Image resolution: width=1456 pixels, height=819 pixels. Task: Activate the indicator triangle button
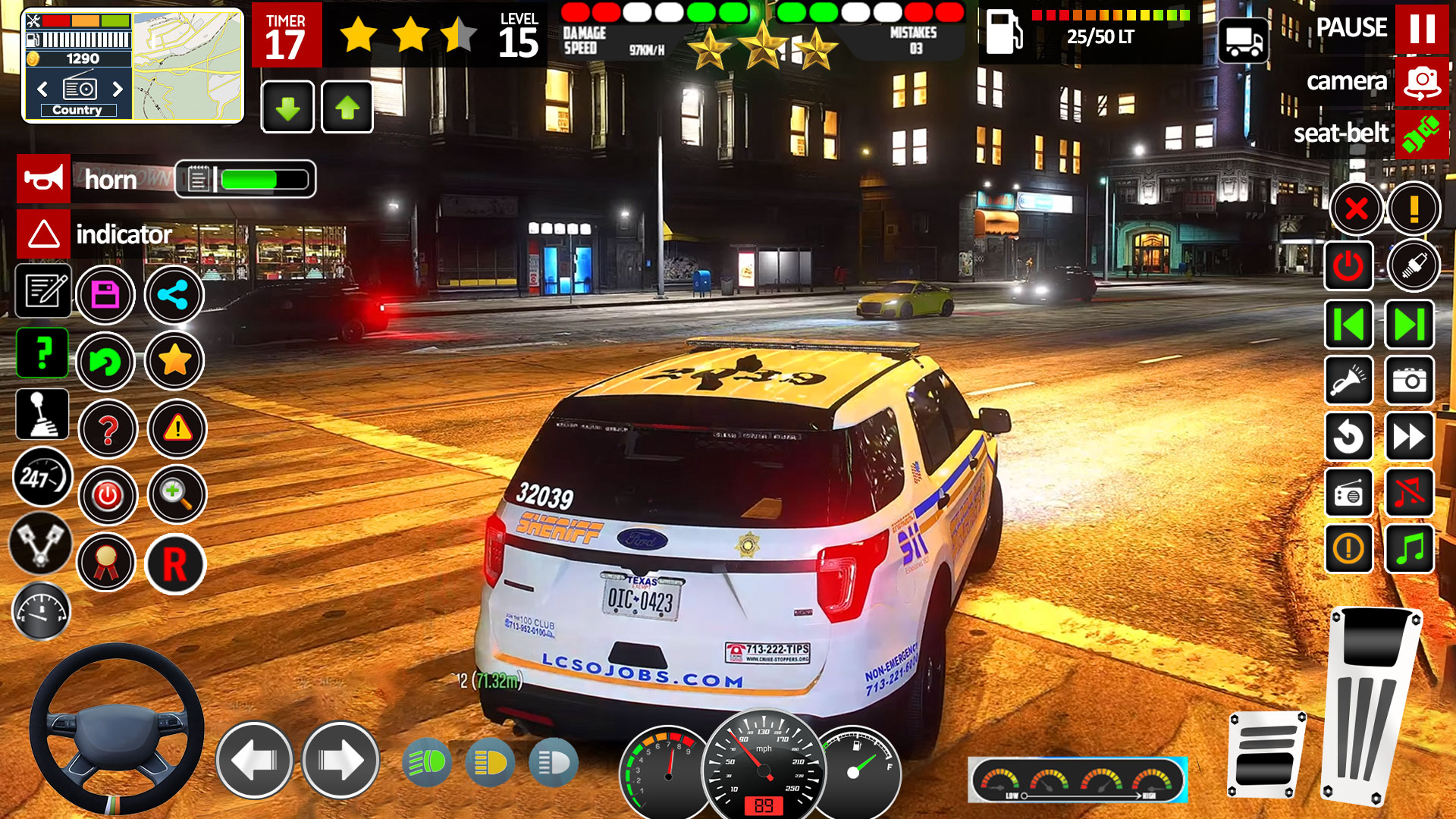click(x=44, y=234)
